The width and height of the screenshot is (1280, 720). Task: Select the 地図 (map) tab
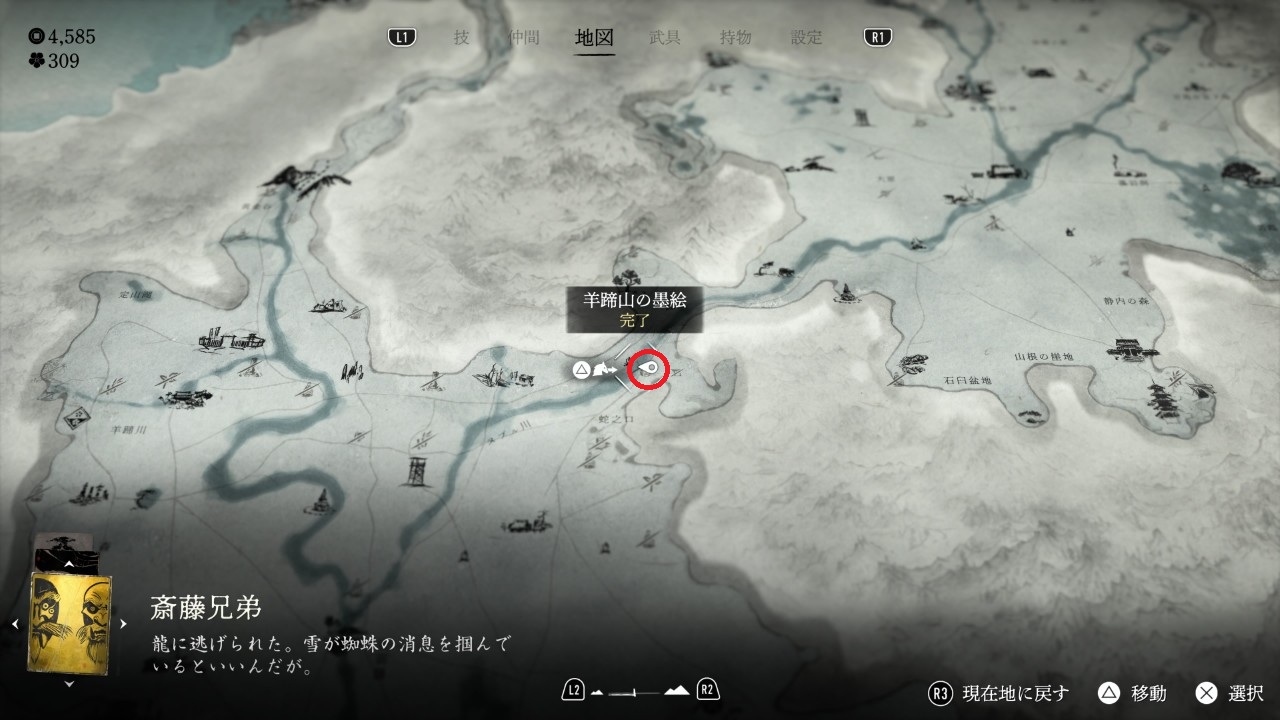tap(595, 38)
